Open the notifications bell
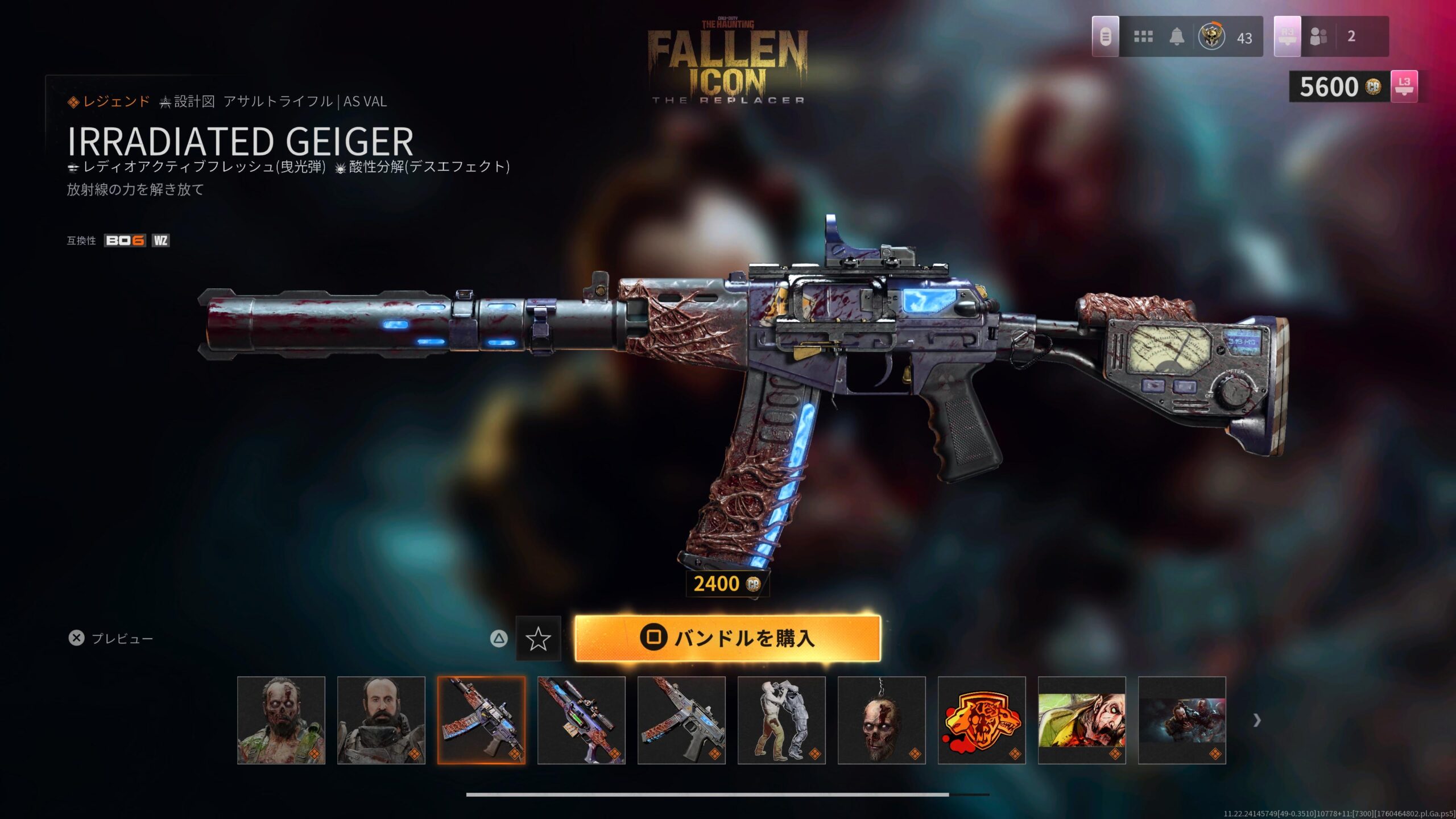Screen dimensions: 1456x819 [1177, 37]
